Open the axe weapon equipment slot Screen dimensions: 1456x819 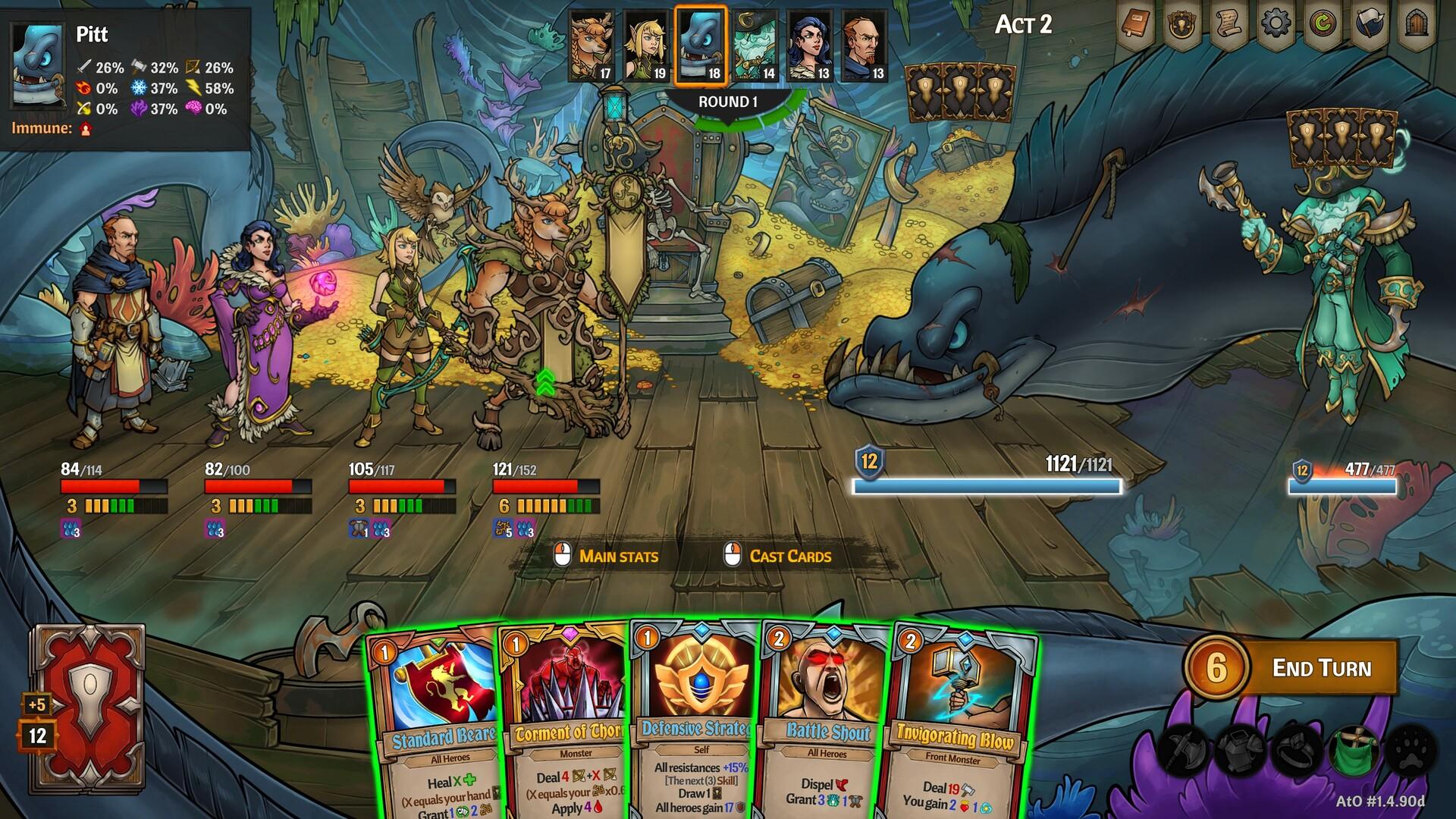coord(1184,749)
